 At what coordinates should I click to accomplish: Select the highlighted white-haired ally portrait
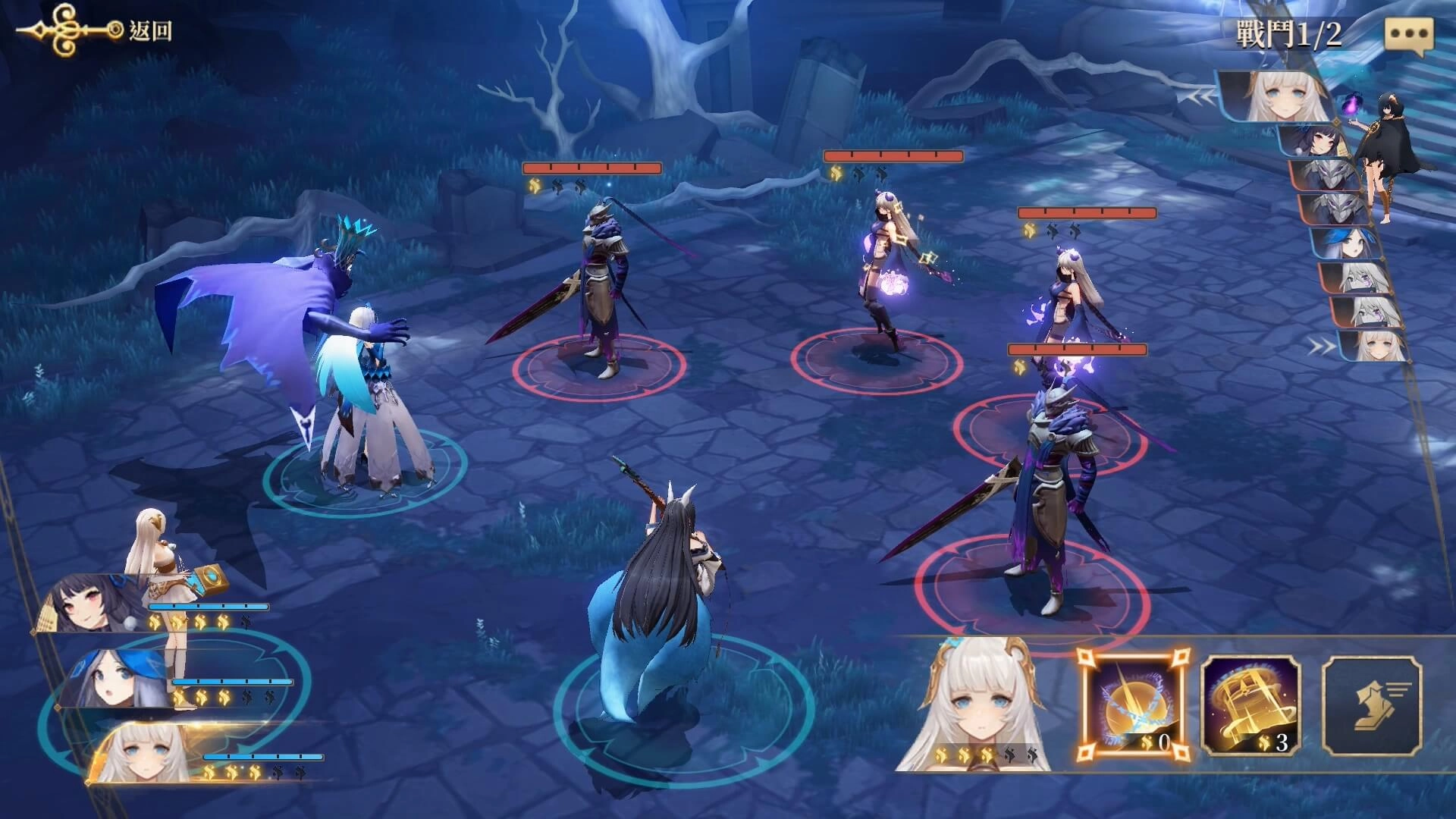[144, 754]
